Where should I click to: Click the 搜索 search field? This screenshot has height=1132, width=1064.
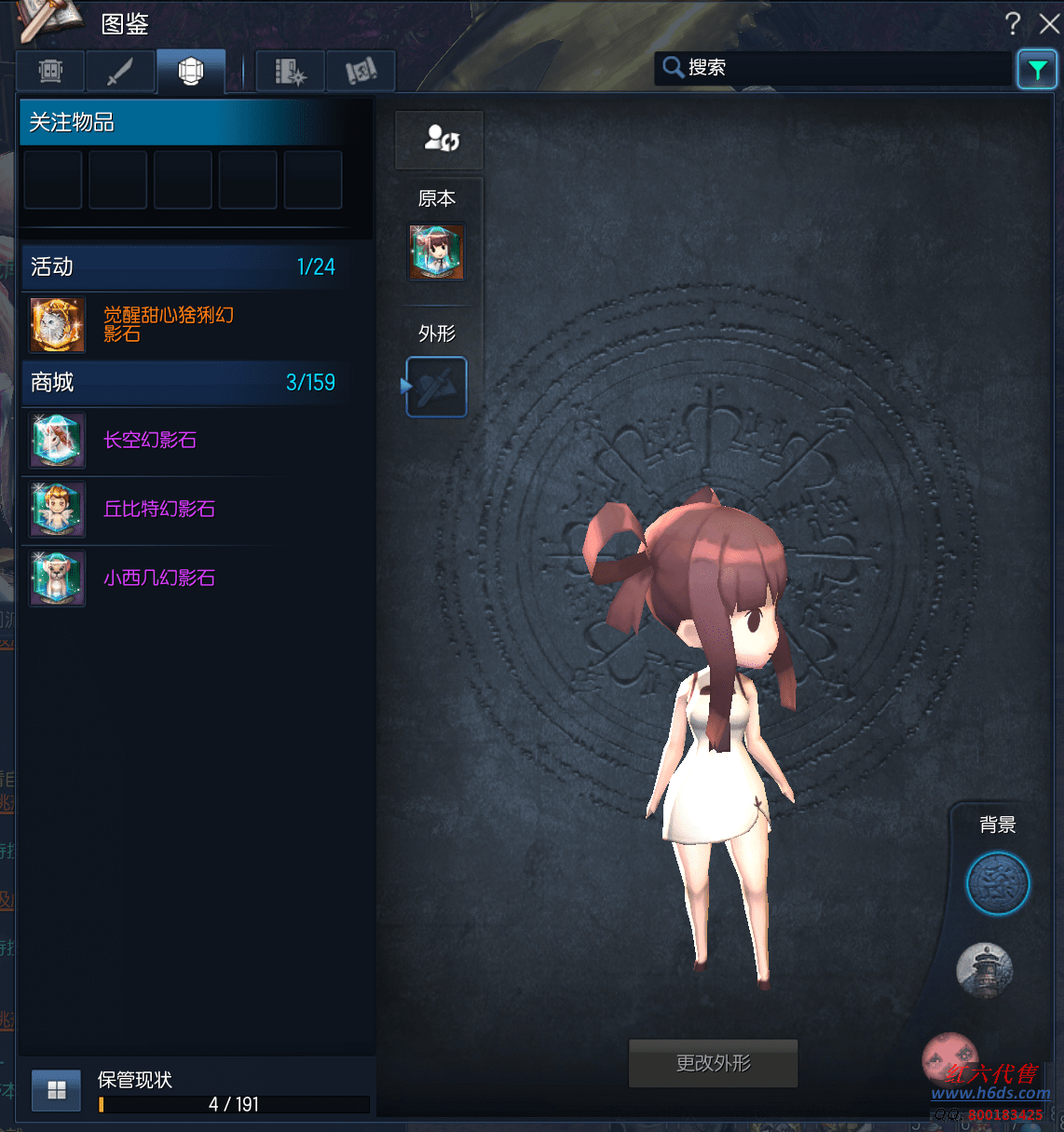point(839,68)
